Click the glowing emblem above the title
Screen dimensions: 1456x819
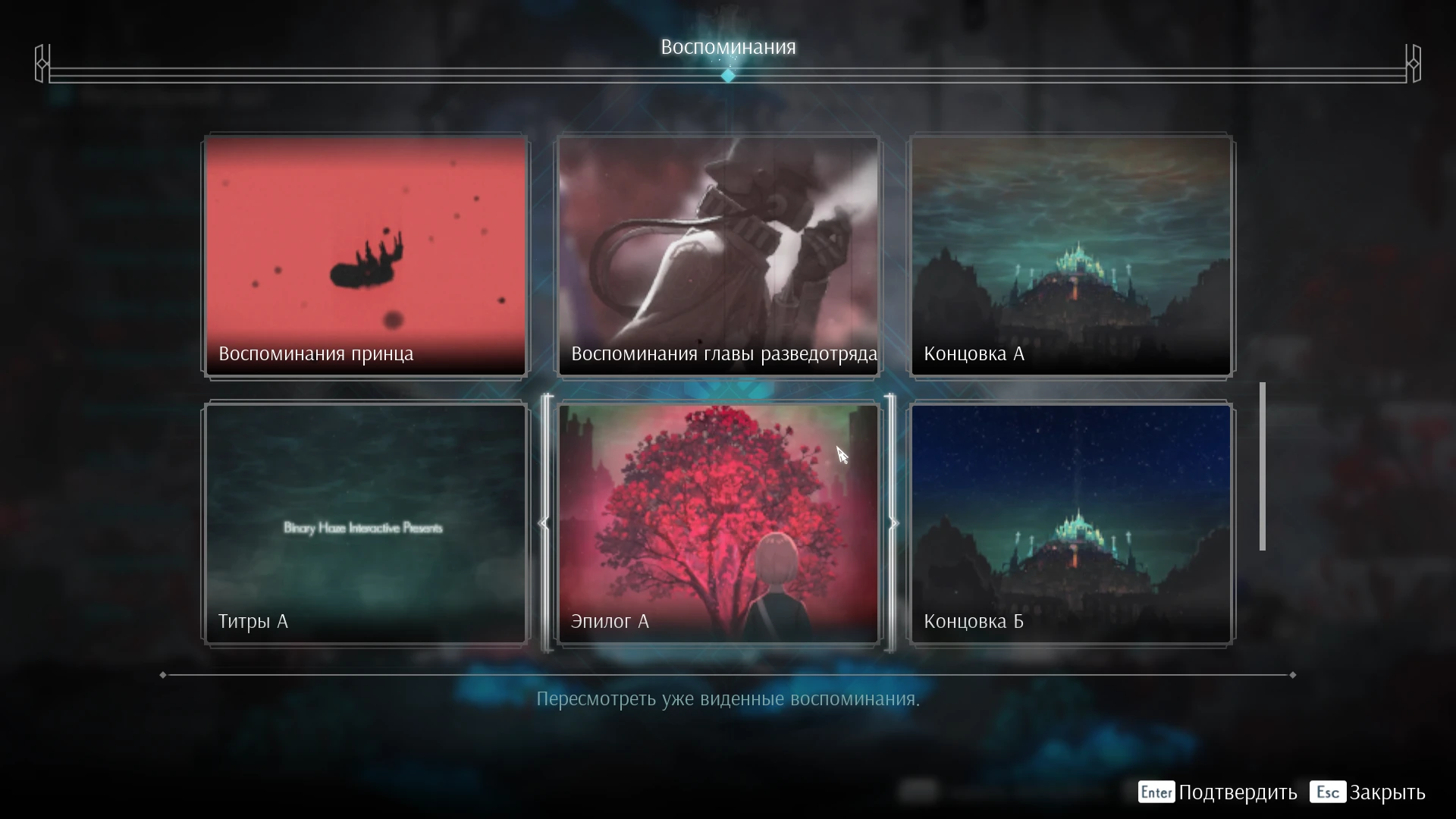coord(728,19)
